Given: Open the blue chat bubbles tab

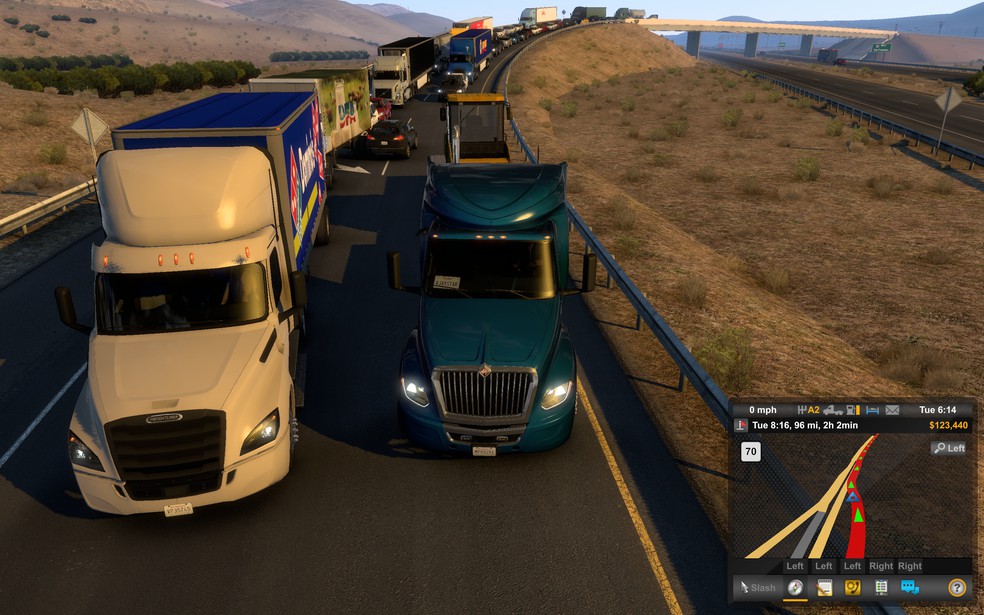Looking at the screenshot, I should pyautogui.click(x=910, y=588).
